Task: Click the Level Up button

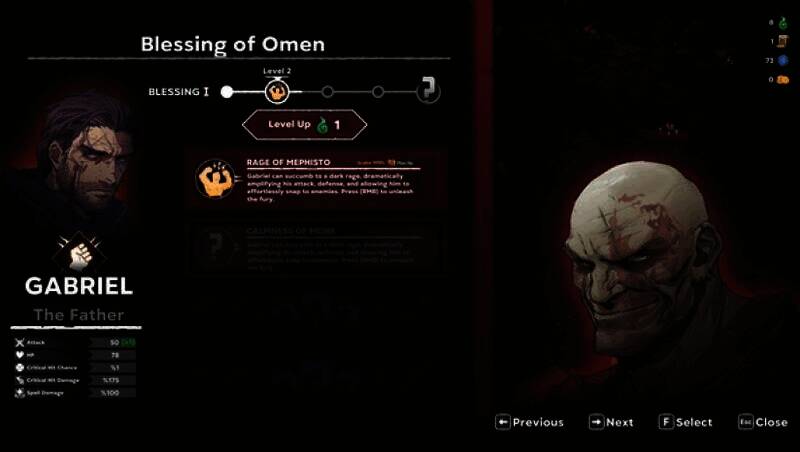Action: [304, 125]
